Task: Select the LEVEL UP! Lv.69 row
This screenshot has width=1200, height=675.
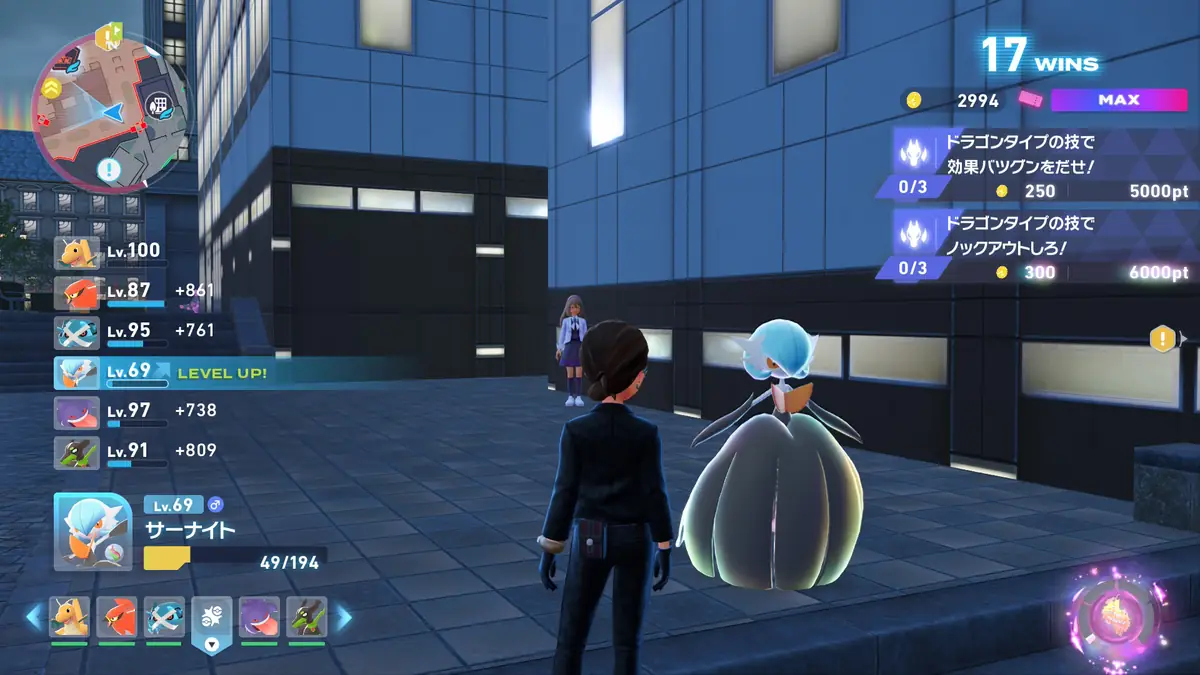Action: (x=160, y=372)
